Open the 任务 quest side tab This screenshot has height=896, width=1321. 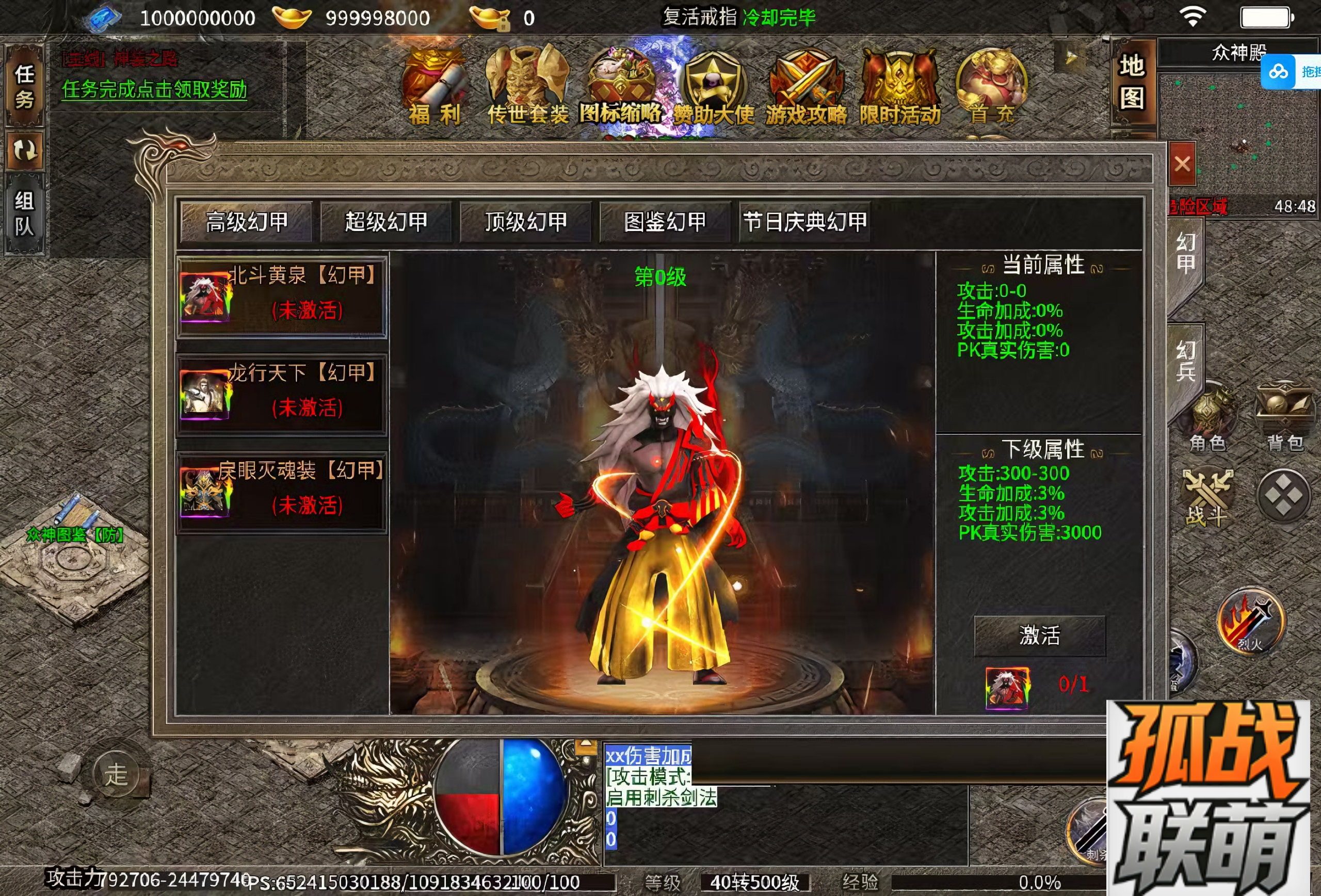coord(24,86)
